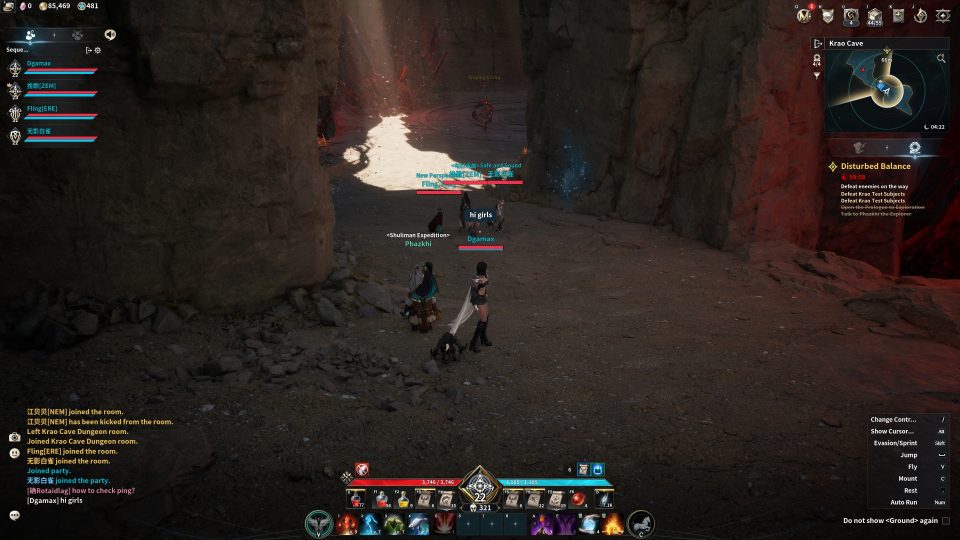Open the chat speech bubble button
The image size is (960, 540).
pyautogui.click(x=15, y=515)
